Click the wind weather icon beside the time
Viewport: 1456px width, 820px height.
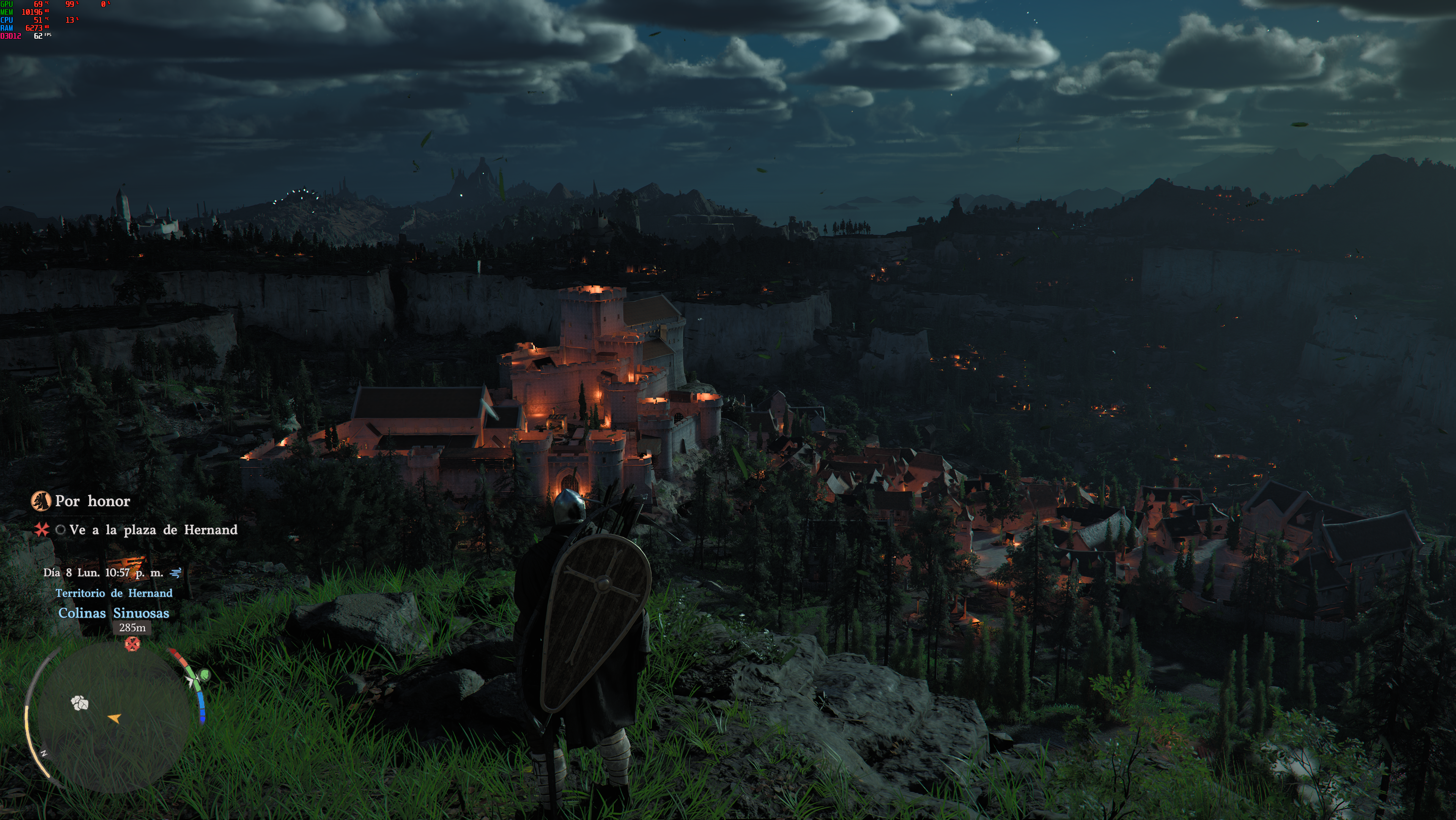coord(176,573)
